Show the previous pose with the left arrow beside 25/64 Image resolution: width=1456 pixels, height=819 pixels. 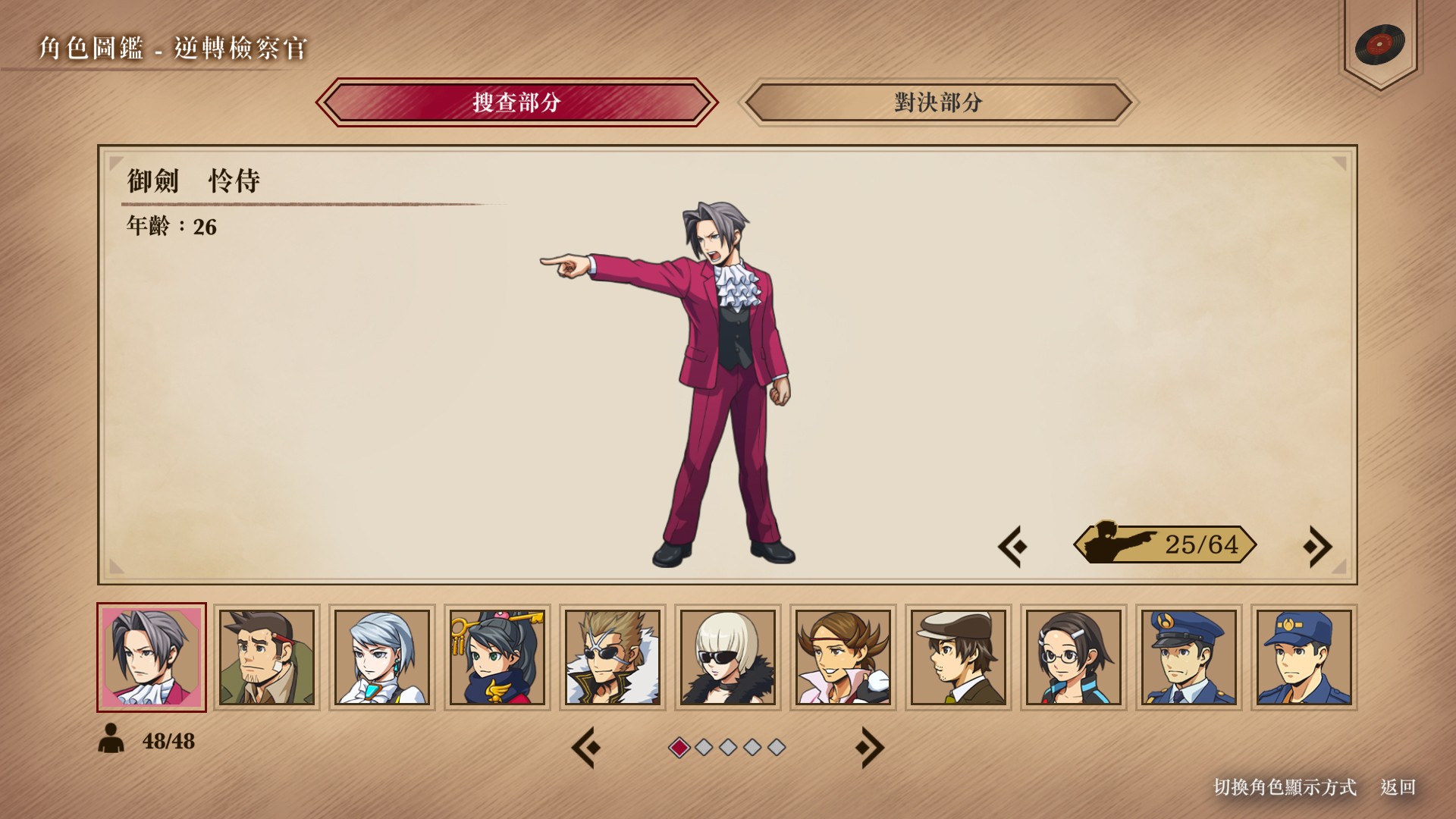click(x=1013, y=546)
